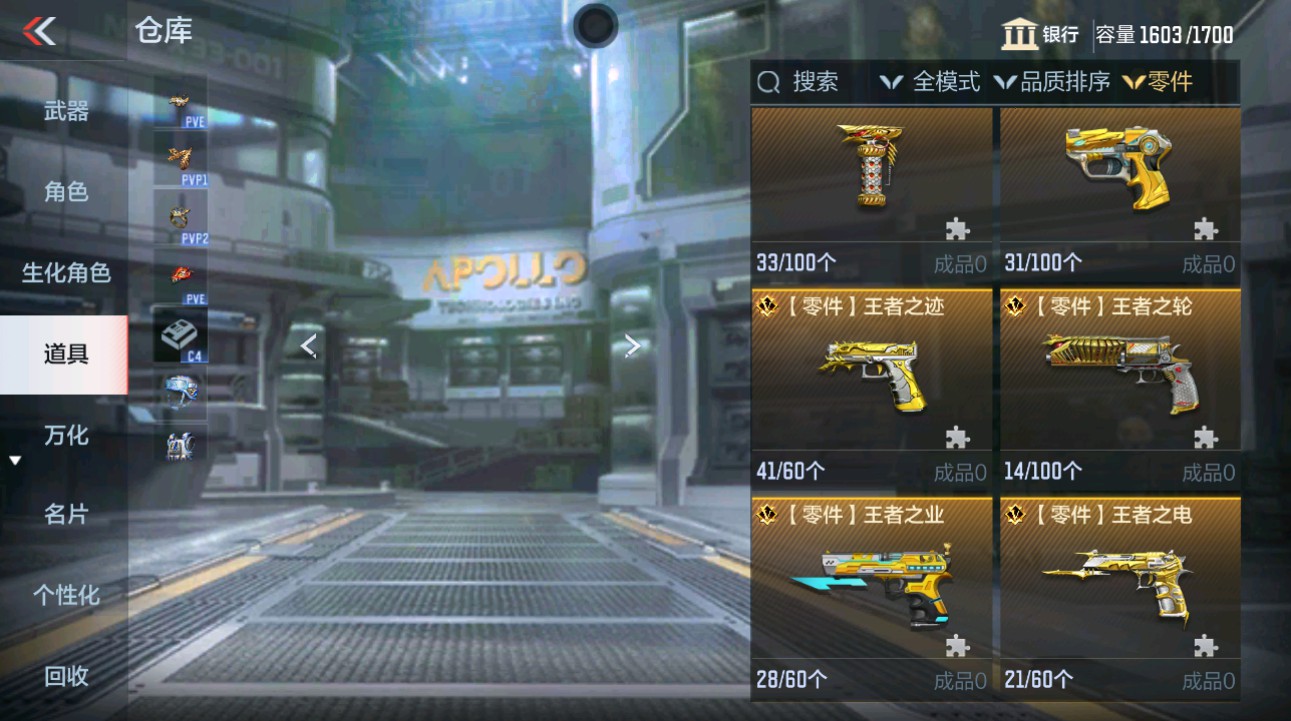Select the blue helmet item icon
Viewport: 1291px width, 721px height.
(x=178, y=390)
